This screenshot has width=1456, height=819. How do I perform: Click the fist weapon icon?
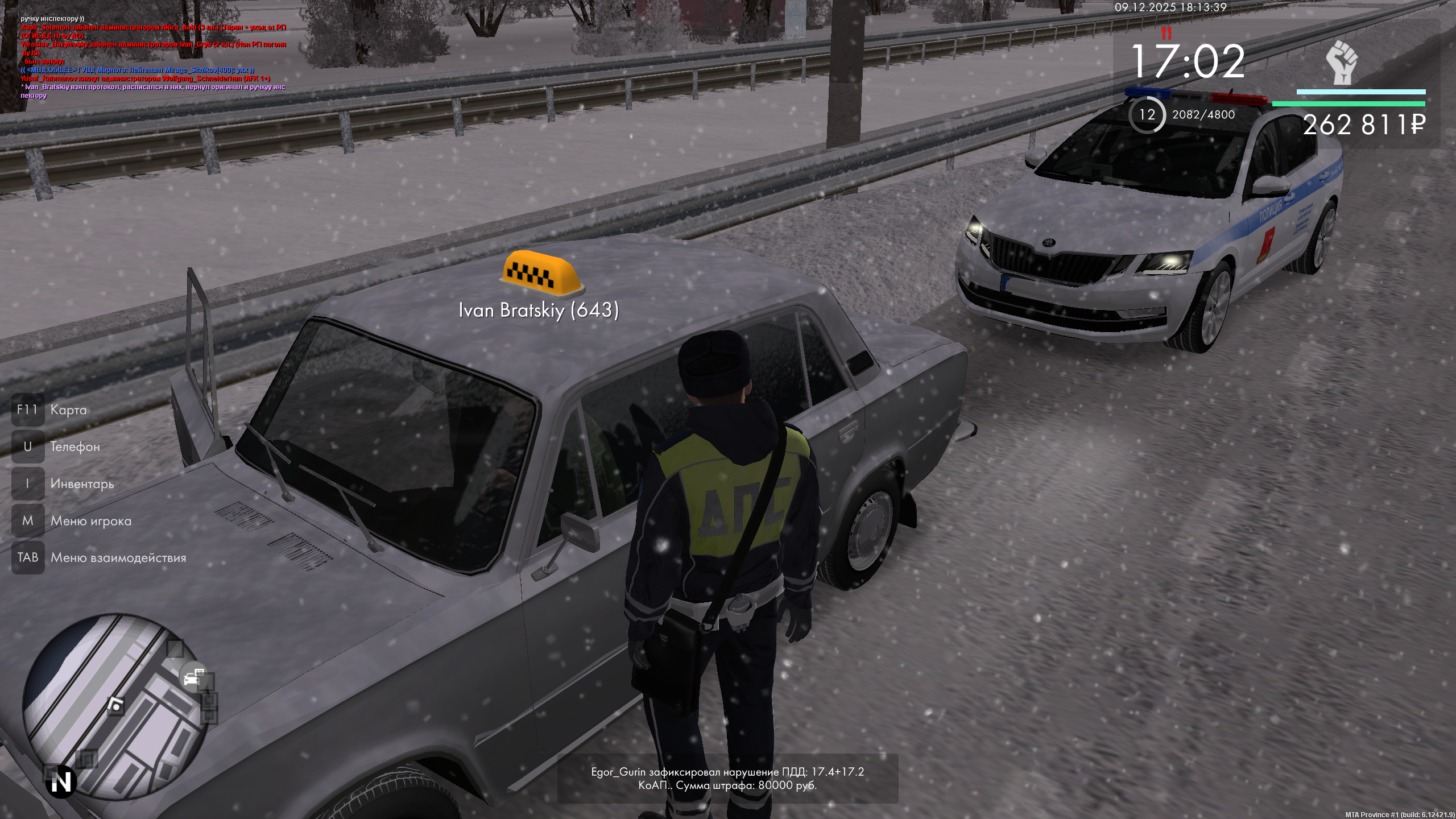[1342, 63]
